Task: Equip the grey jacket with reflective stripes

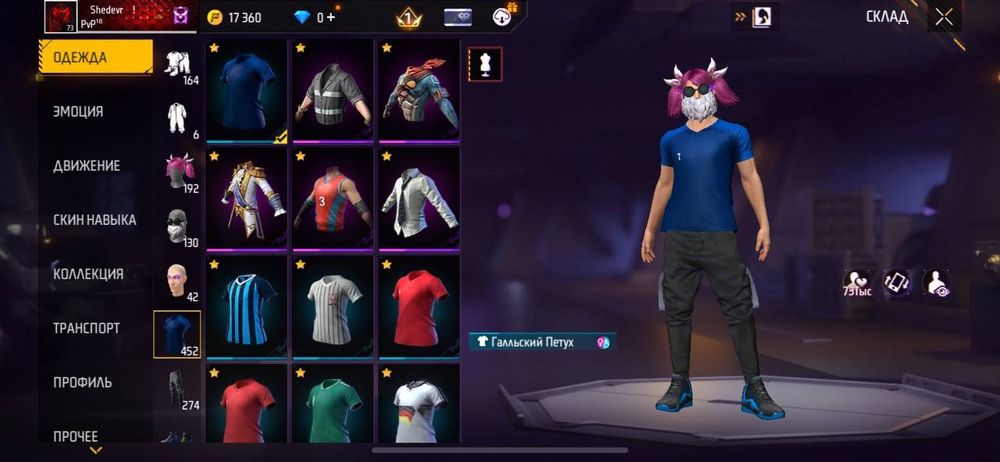Action: (334, 90)
